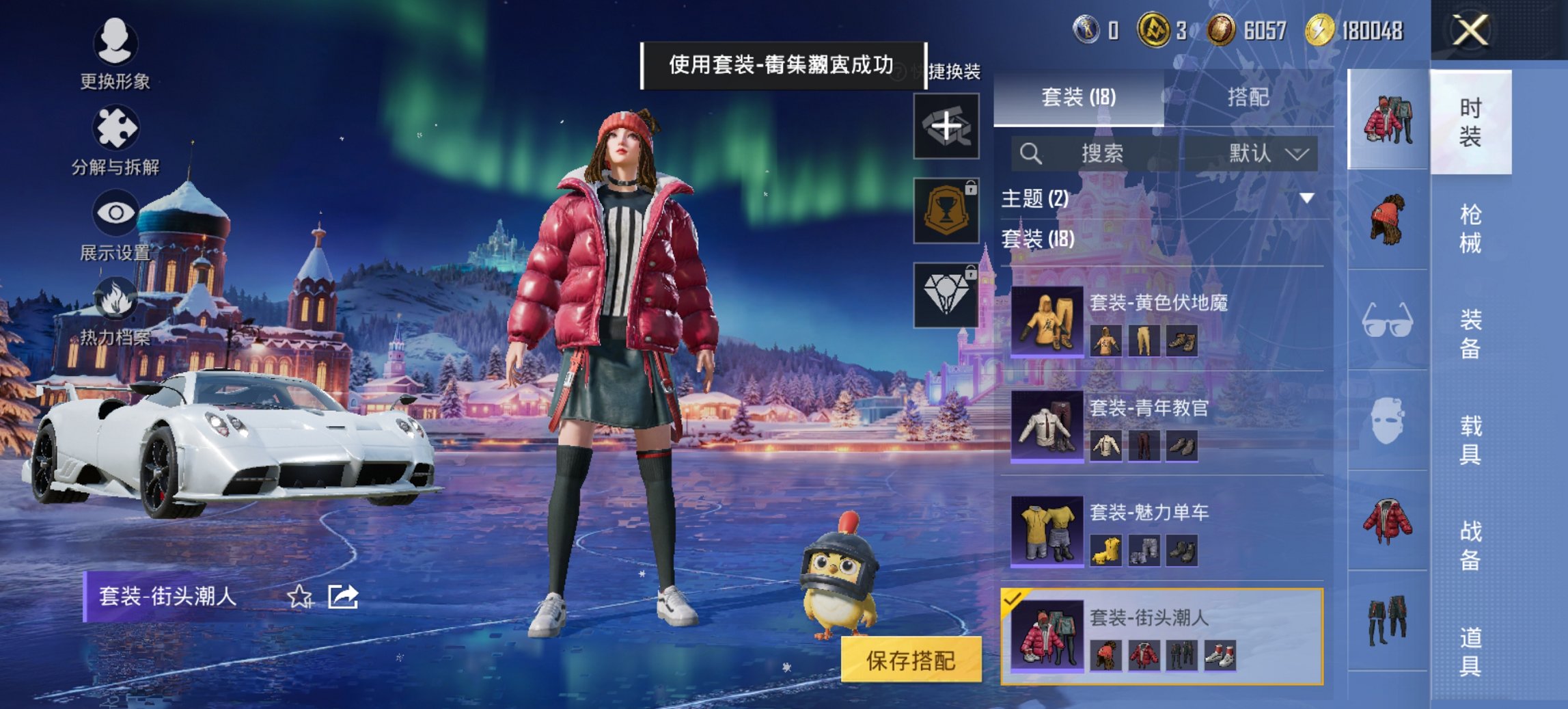Click the locked trophy emblem icon
Image resolution: width=1568 pixels, height=709 pixels.
946,209
